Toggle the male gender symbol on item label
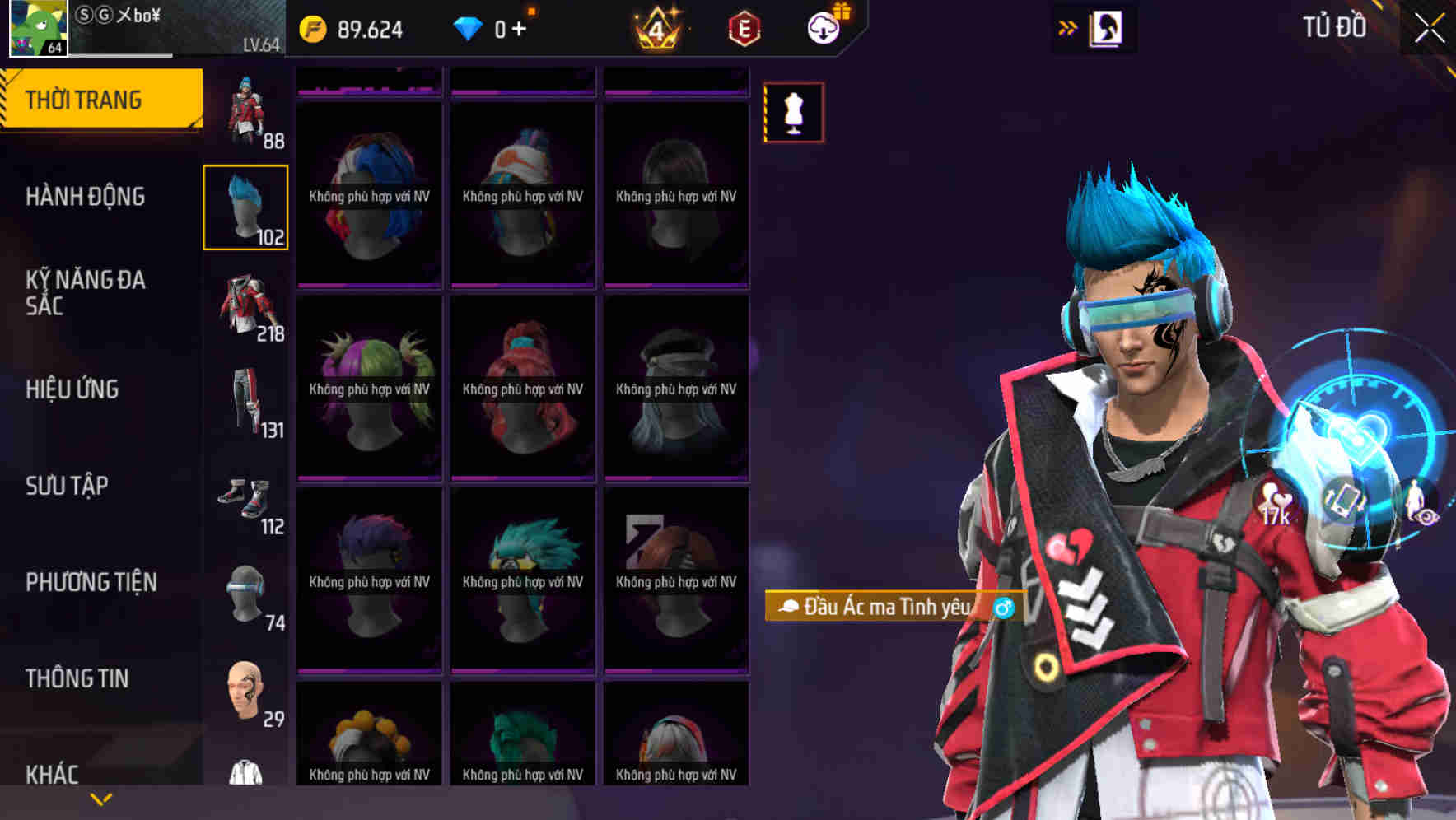This screenshot has width=1456, height=820. tap(1003, 607)
